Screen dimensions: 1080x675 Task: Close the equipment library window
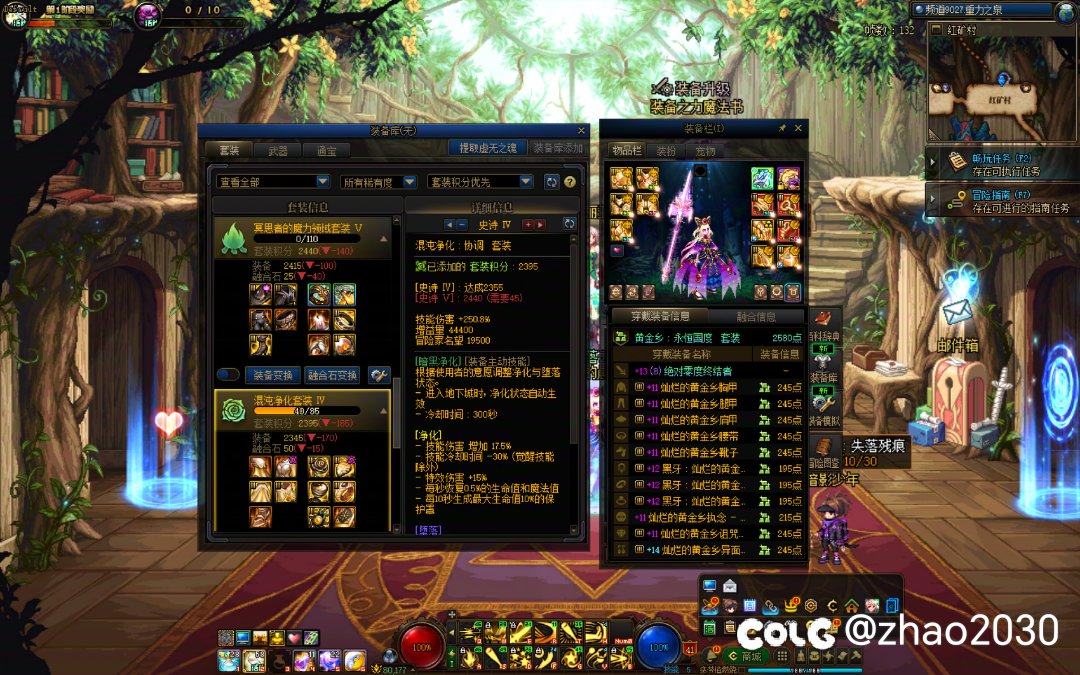tap(582, 130)
